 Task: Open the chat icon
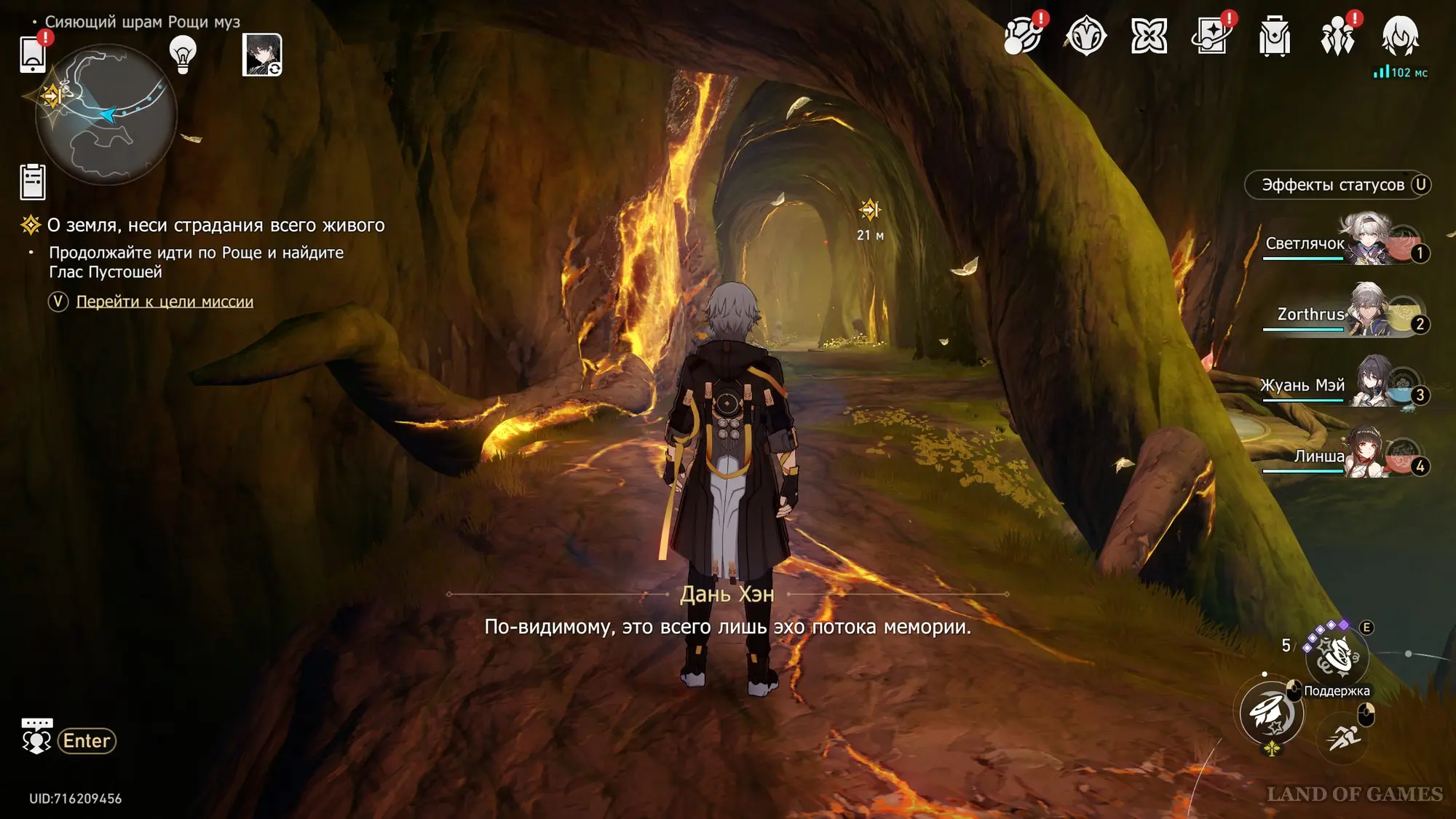[36, 737]
